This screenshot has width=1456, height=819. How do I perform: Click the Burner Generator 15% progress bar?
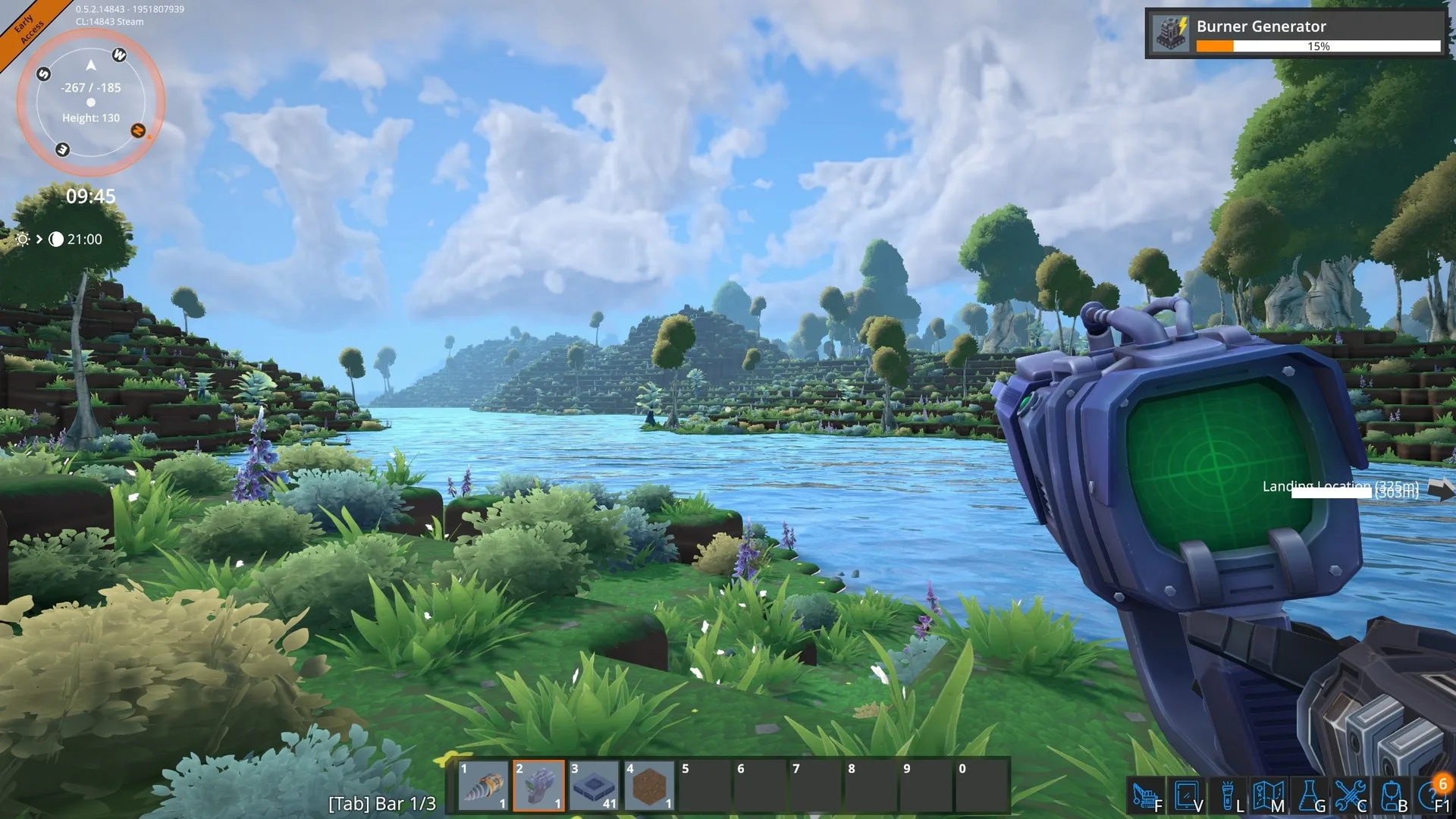[1319, 46]
